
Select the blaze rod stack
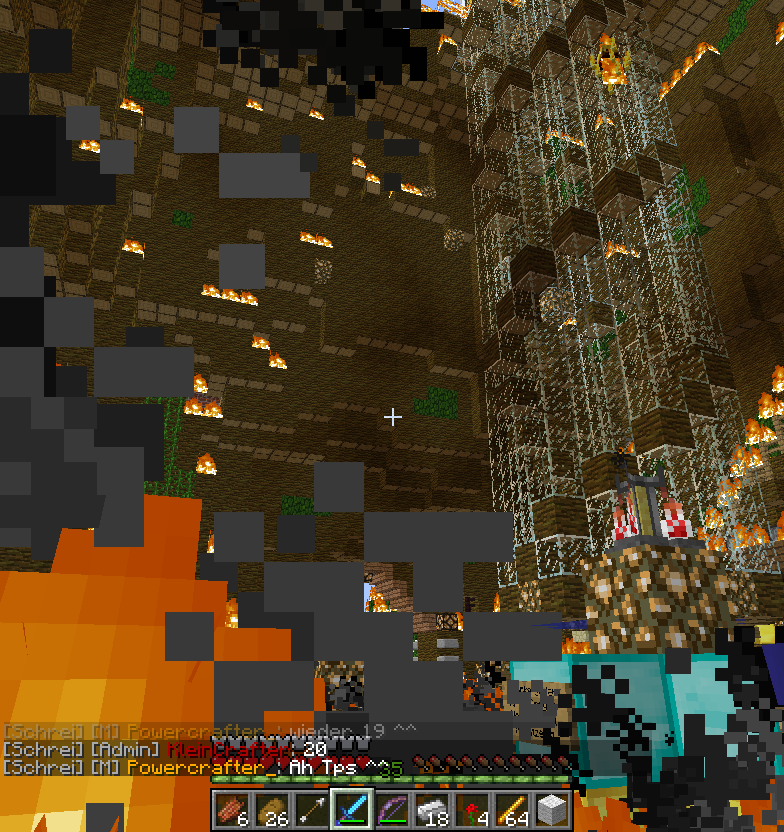512,809
